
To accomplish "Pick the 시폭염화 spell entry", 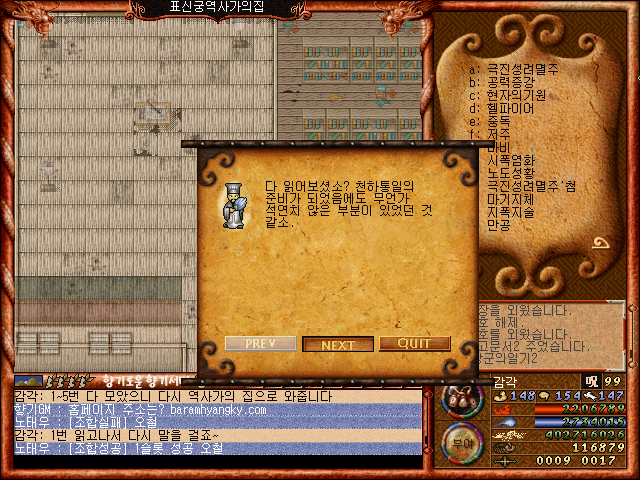I will pos(511,160).
